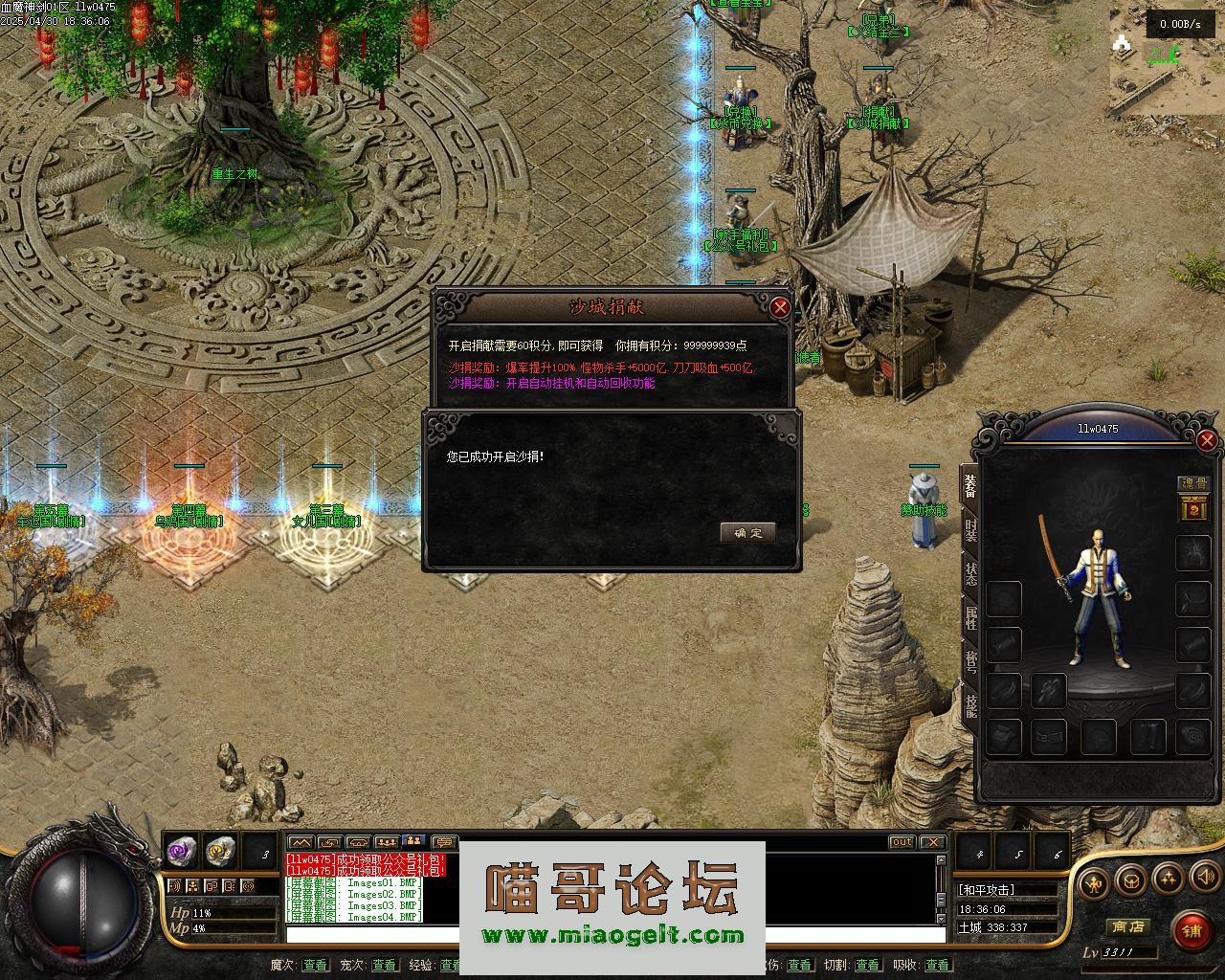Click the chat window's out button
1225x980 pixels.
tap(902, 842)
